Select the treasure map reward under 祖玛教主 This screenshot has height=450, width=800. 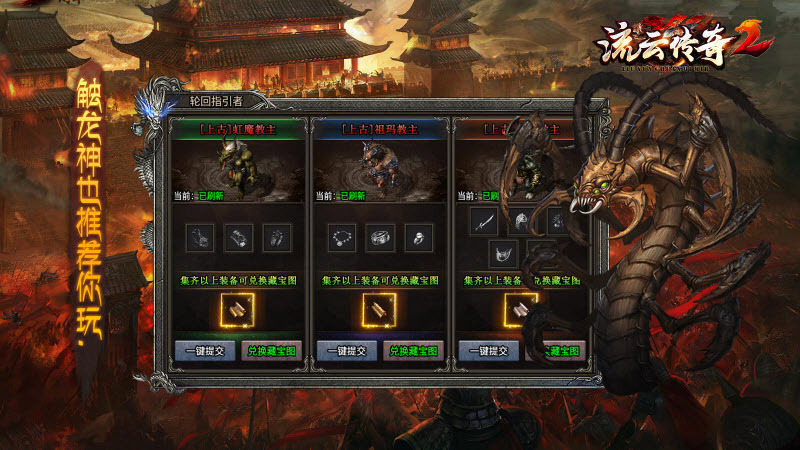[380, 311]
